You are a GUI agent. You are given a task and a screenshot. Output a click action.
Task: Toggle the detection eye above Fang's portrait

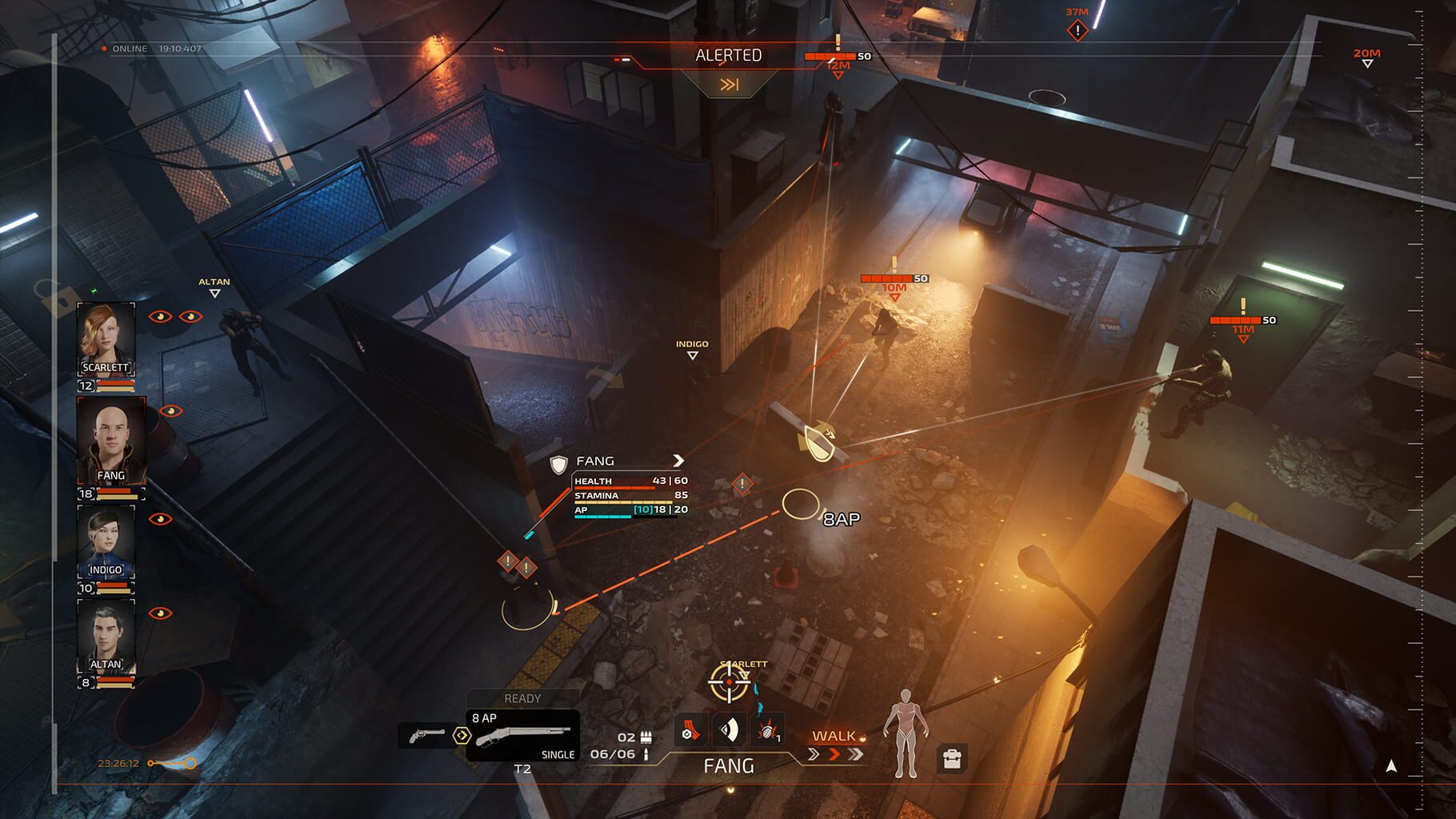[x=170, y=410]
